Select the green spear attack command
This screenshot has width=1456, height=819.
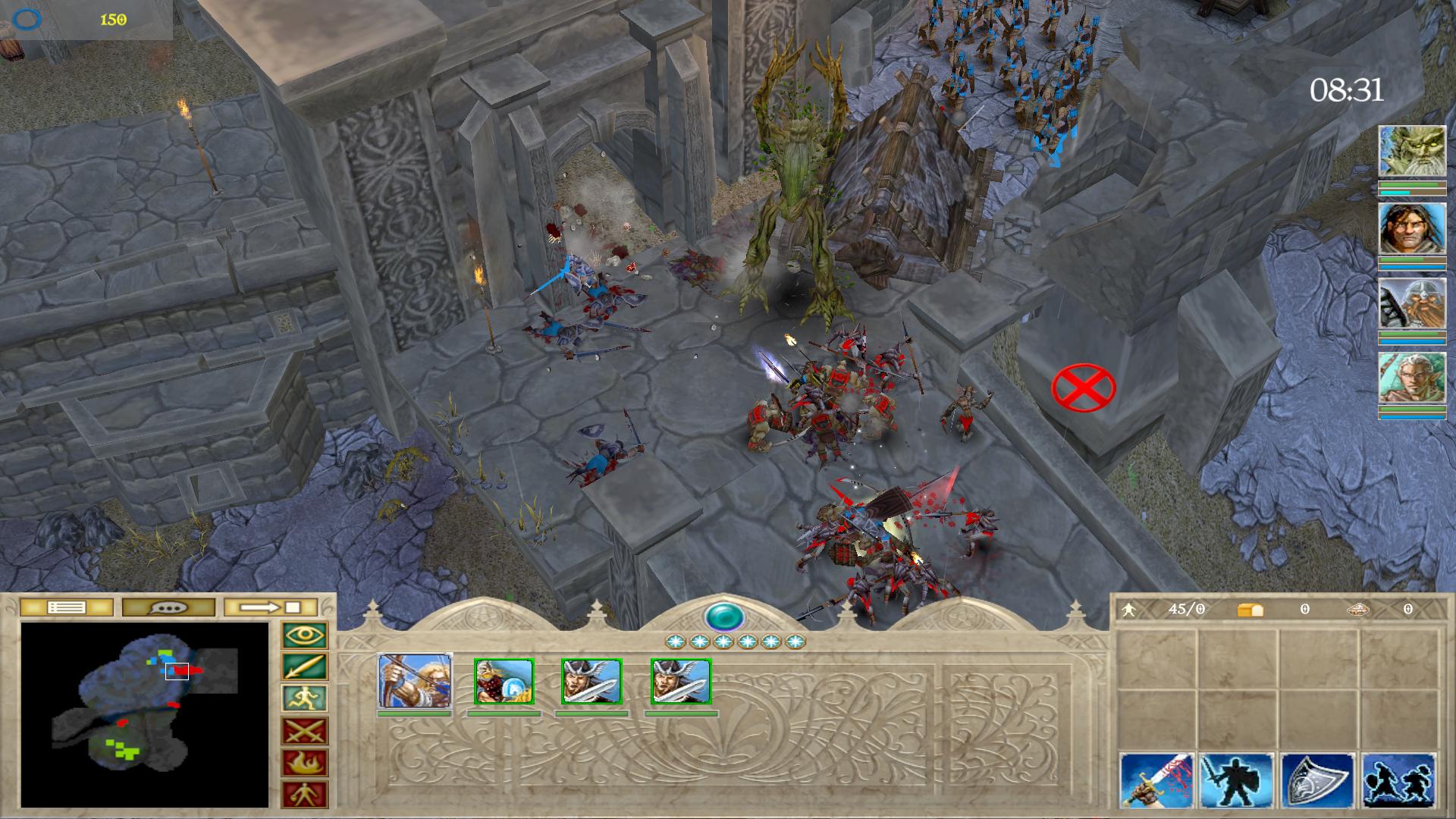[305, 667]
